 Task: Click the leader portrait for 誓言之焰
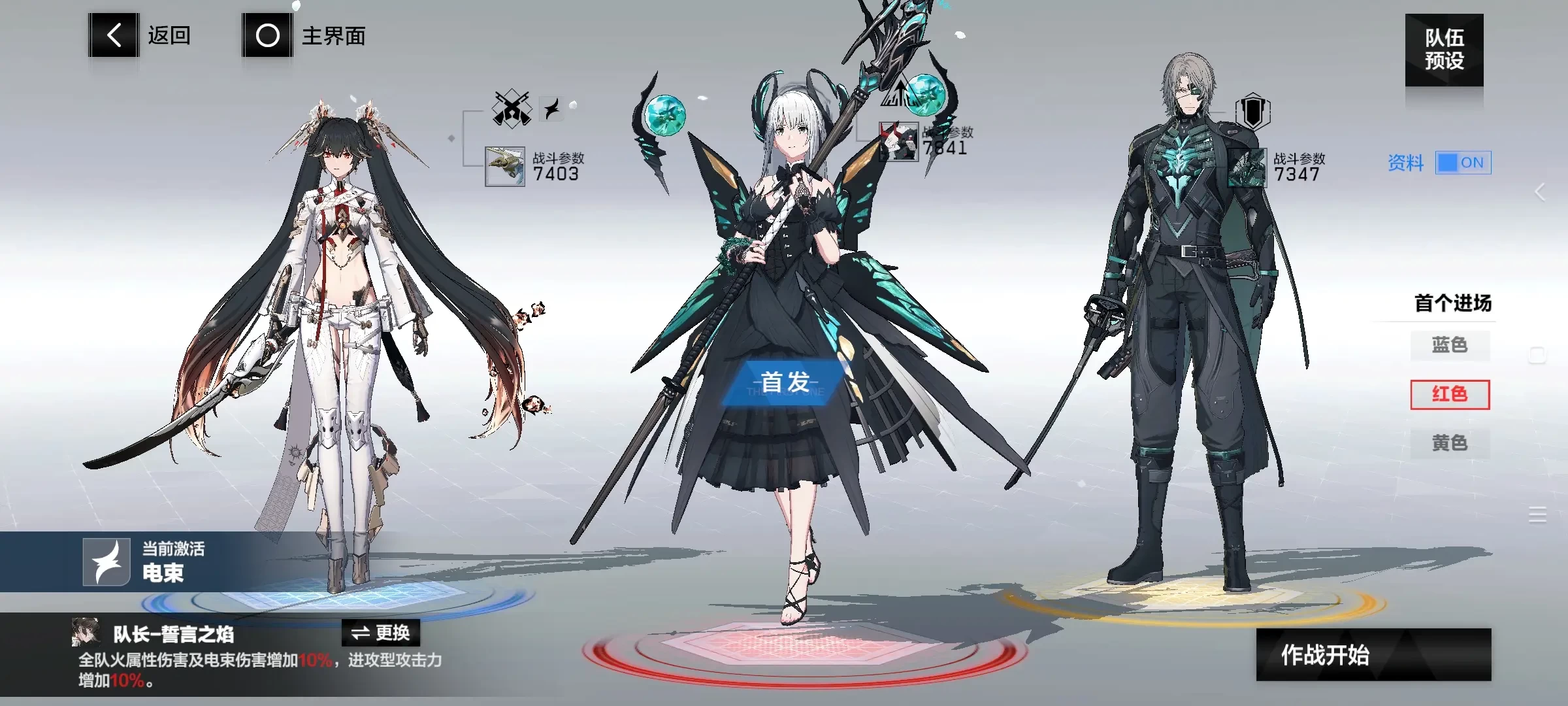click(86, 632)
